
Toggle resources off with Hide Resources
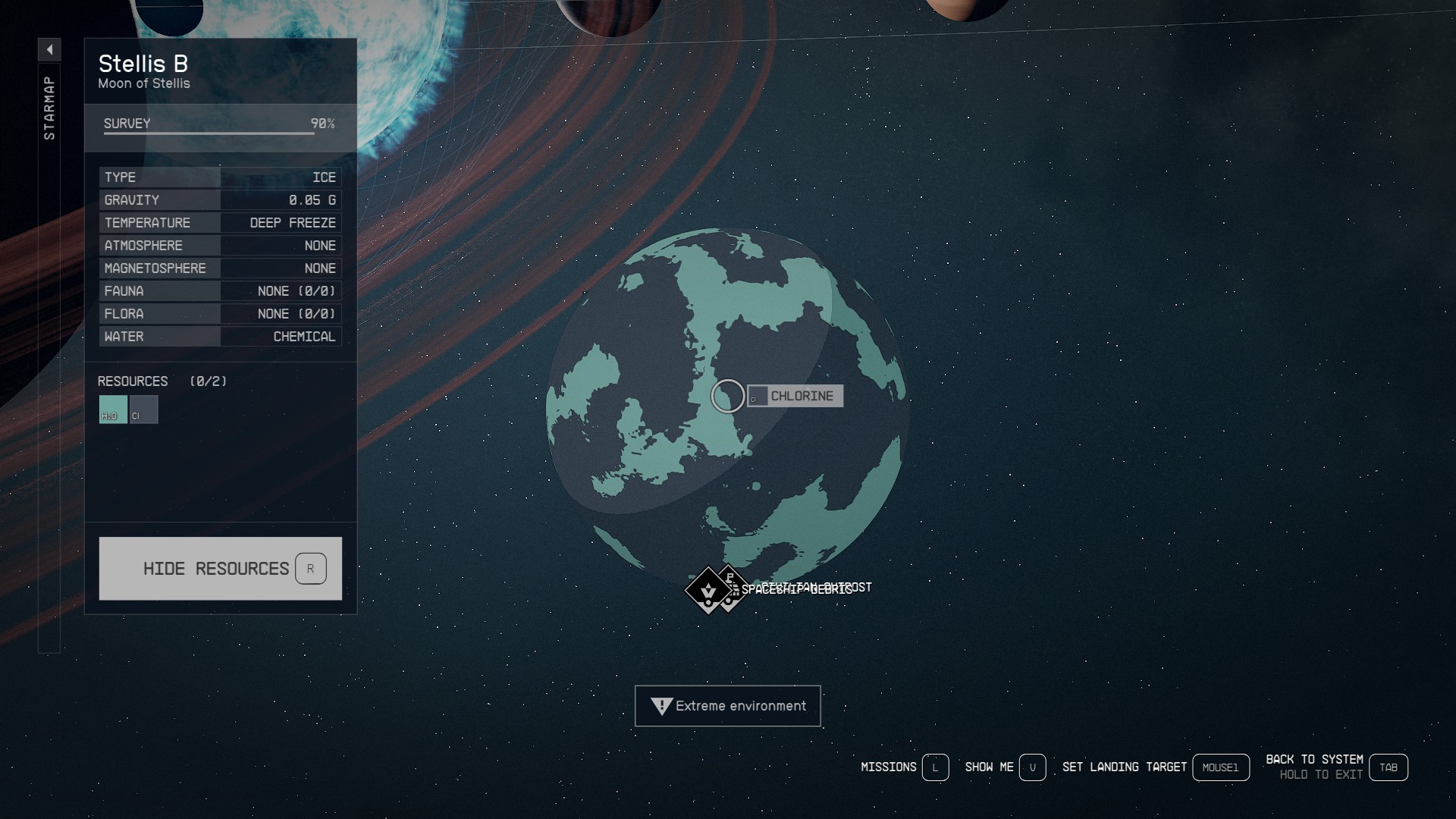click(x=220, y=568)
